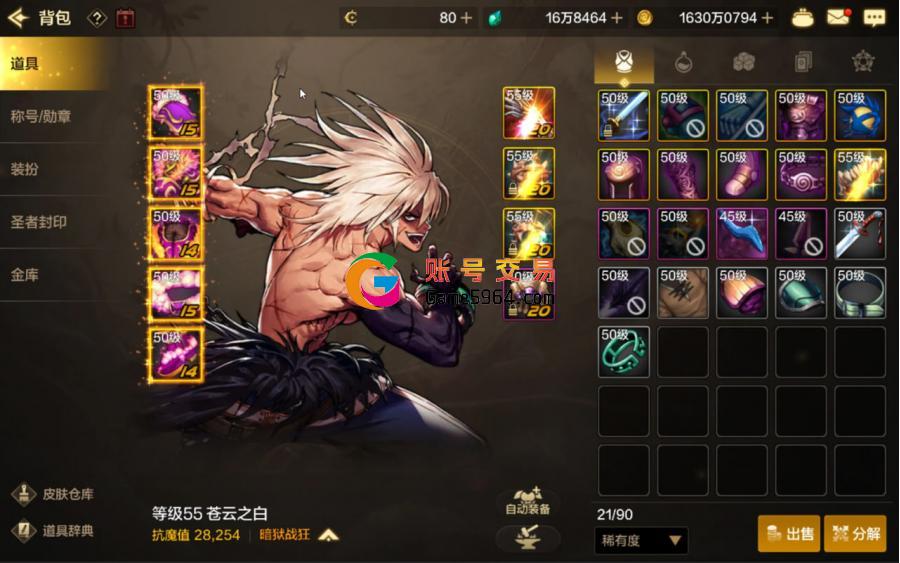
Task: Select the steel sword with red hilt
Action: [860, 234]
